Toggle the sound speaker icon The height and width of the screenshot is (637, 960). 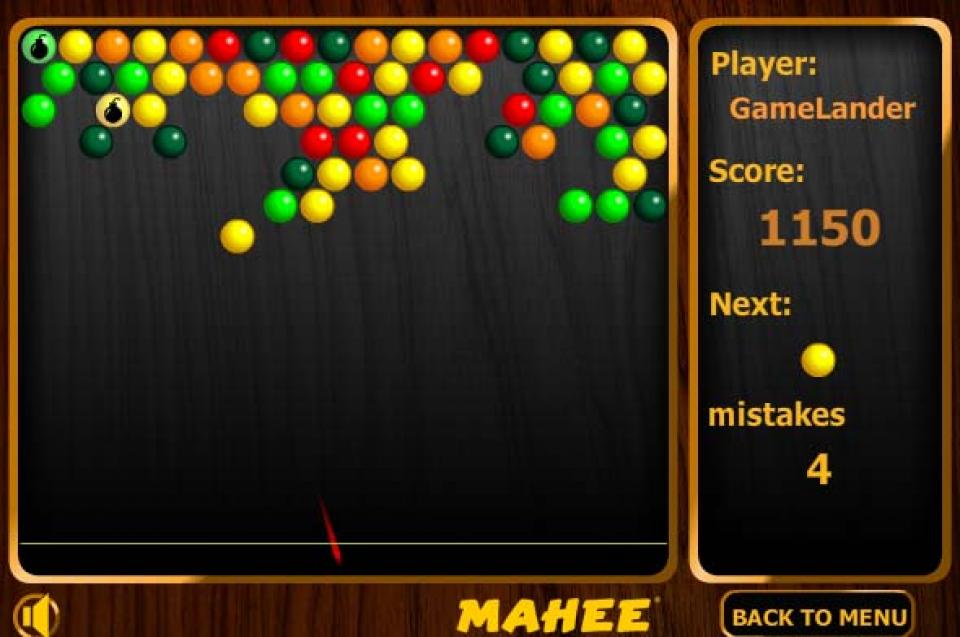coord(37,614)
